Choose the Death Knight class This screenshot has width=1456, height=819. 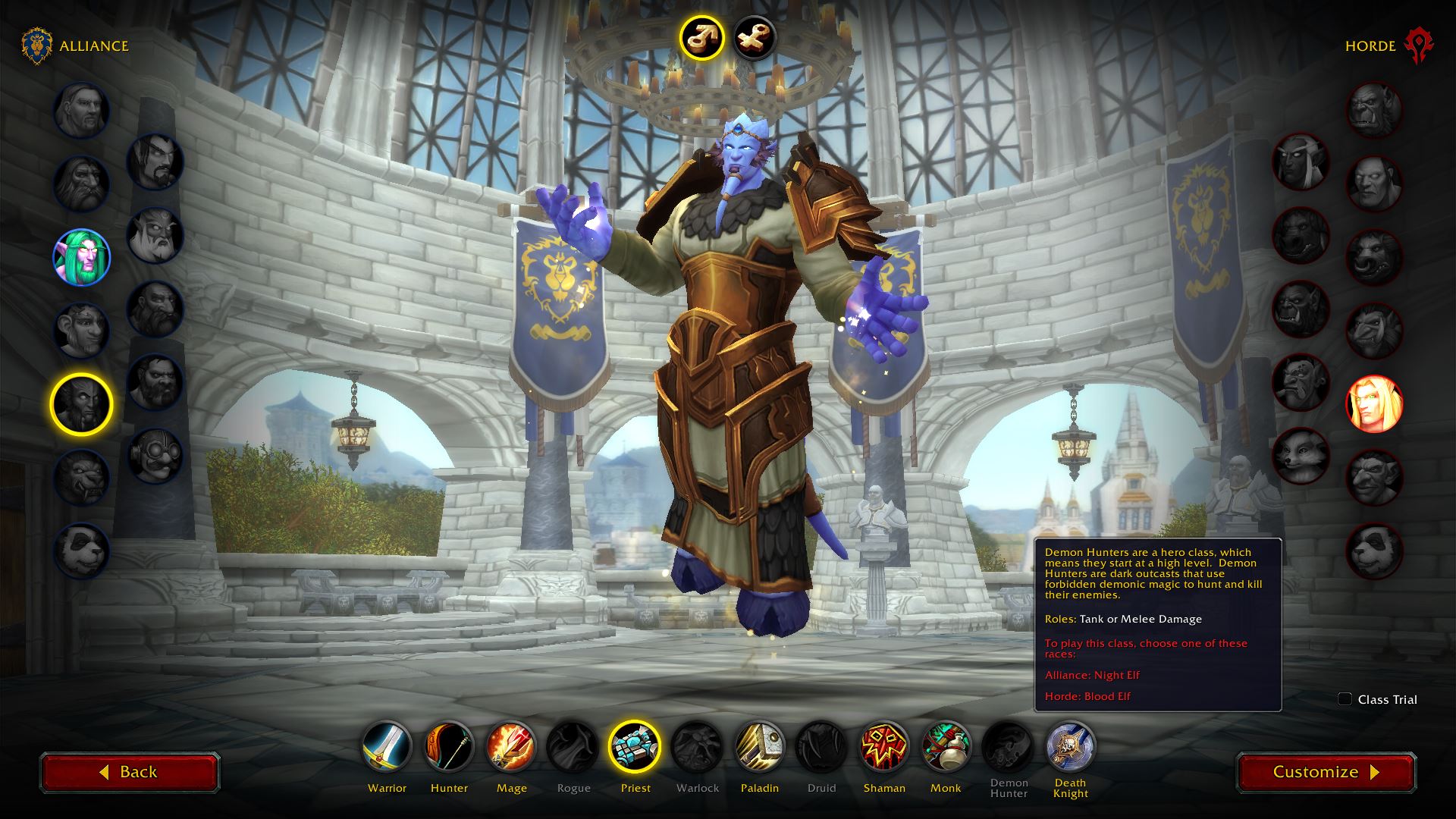point(1070,746)
